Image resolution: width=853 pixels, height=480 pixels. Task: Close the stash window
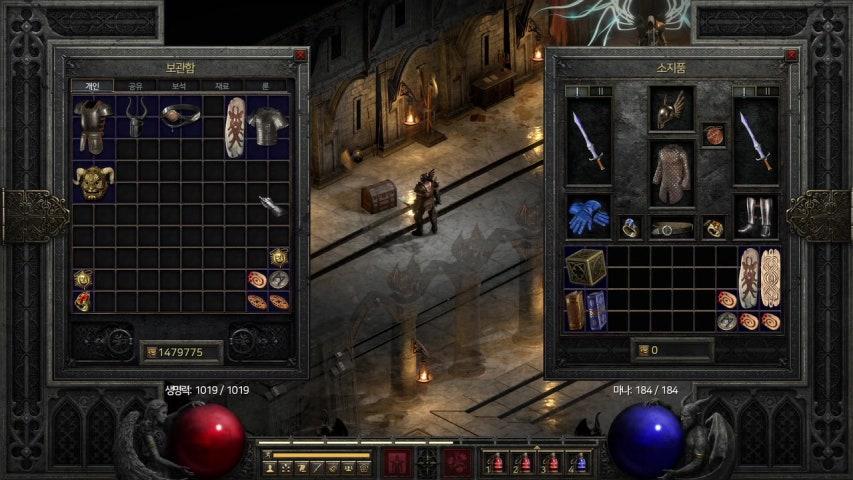click(x=299, y=56)
